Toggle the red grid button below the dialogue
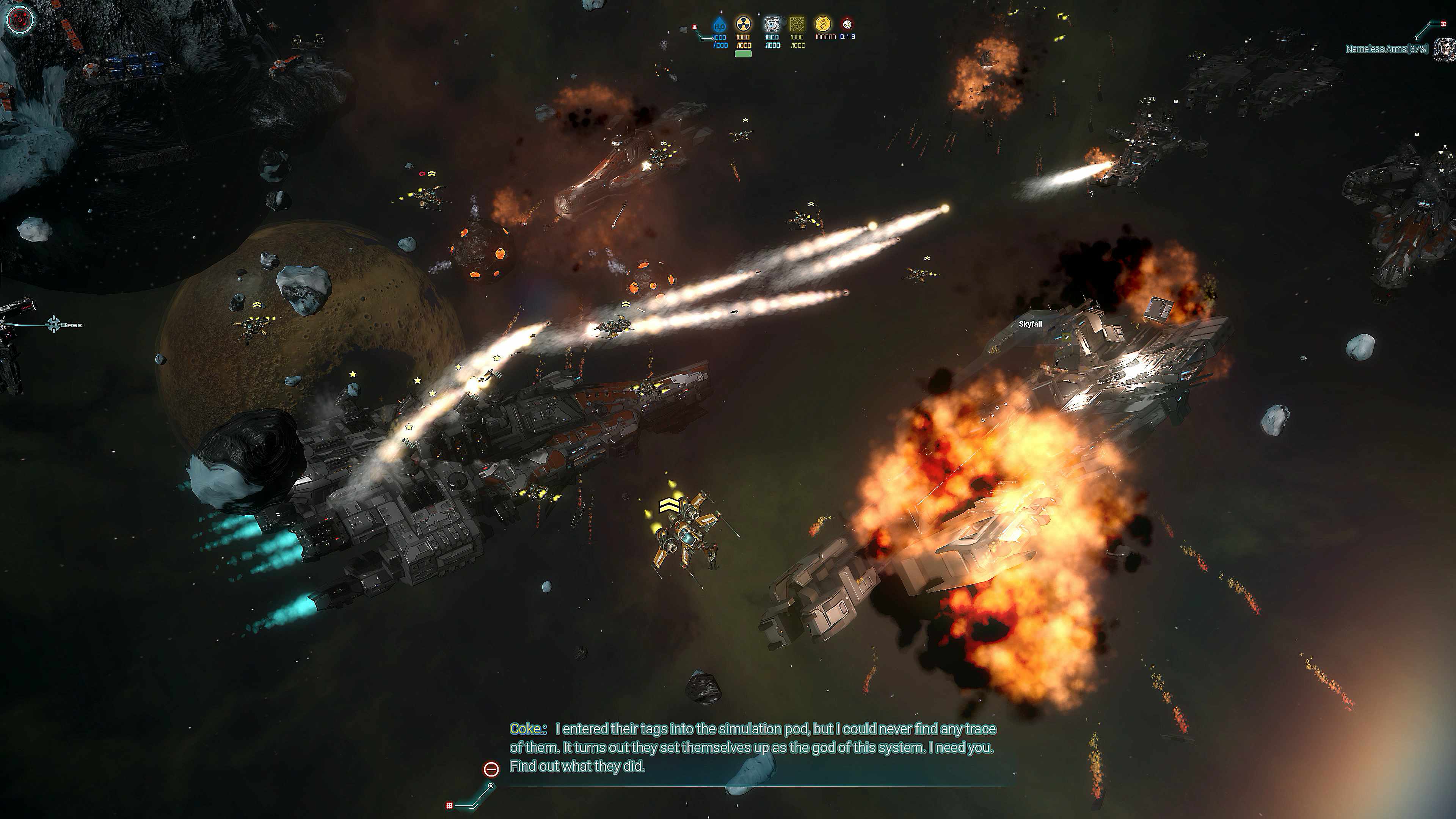1456x819 pixels. tap(449, 805)
